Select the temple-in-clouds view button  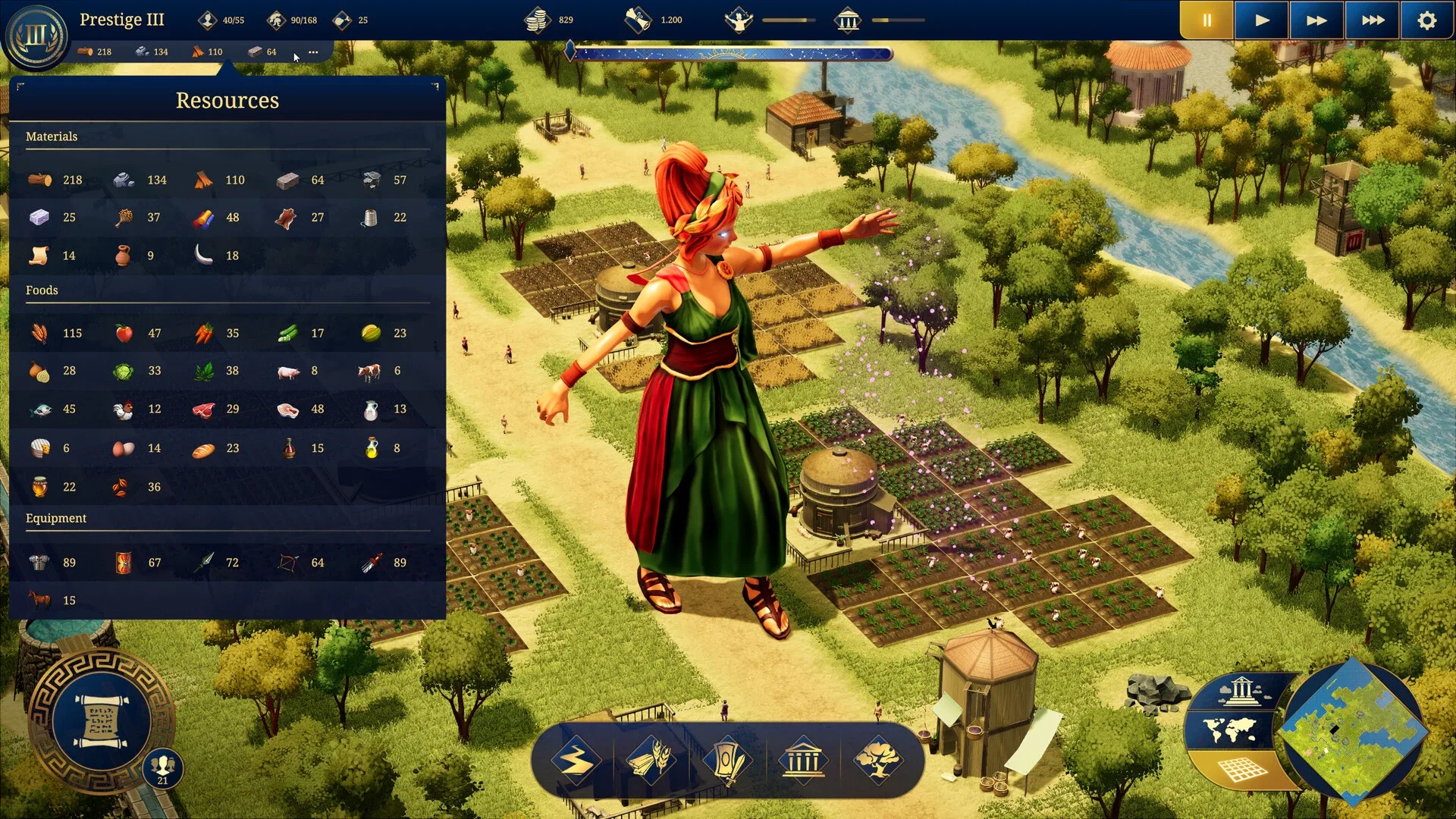1241,691
